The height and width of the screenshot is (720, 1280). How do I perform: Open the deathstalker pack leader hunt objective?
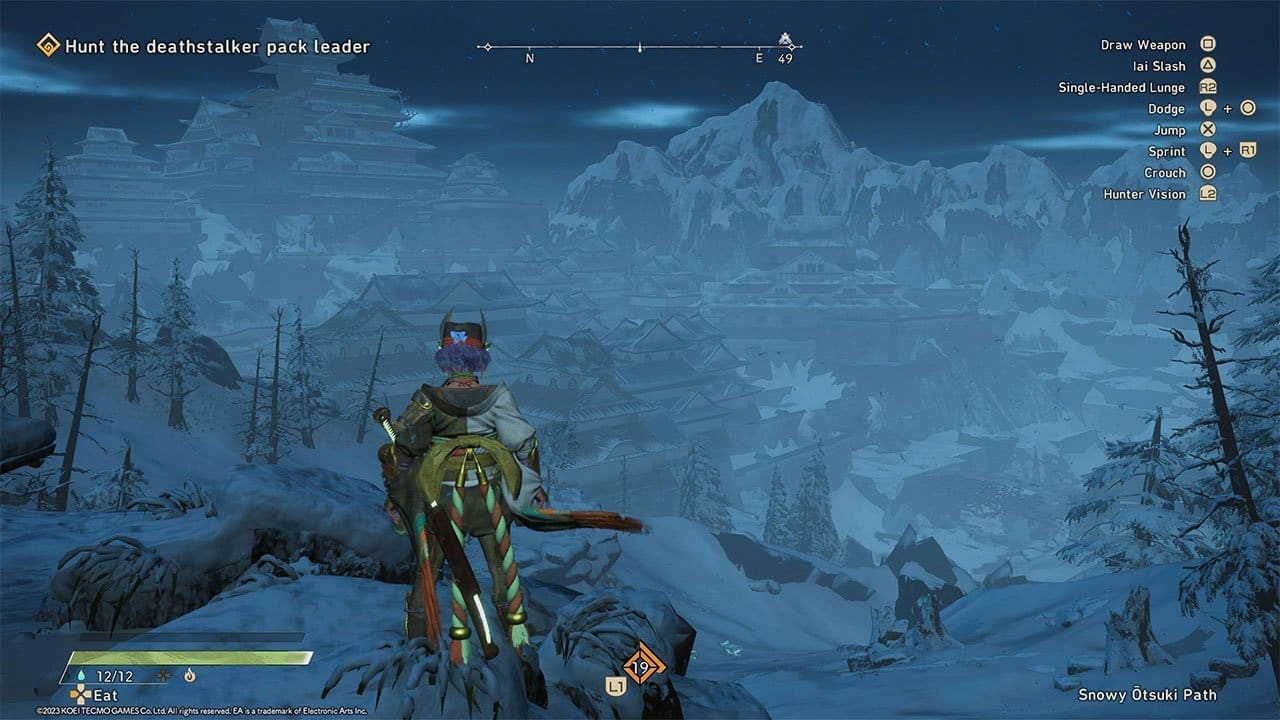(217, 46)
